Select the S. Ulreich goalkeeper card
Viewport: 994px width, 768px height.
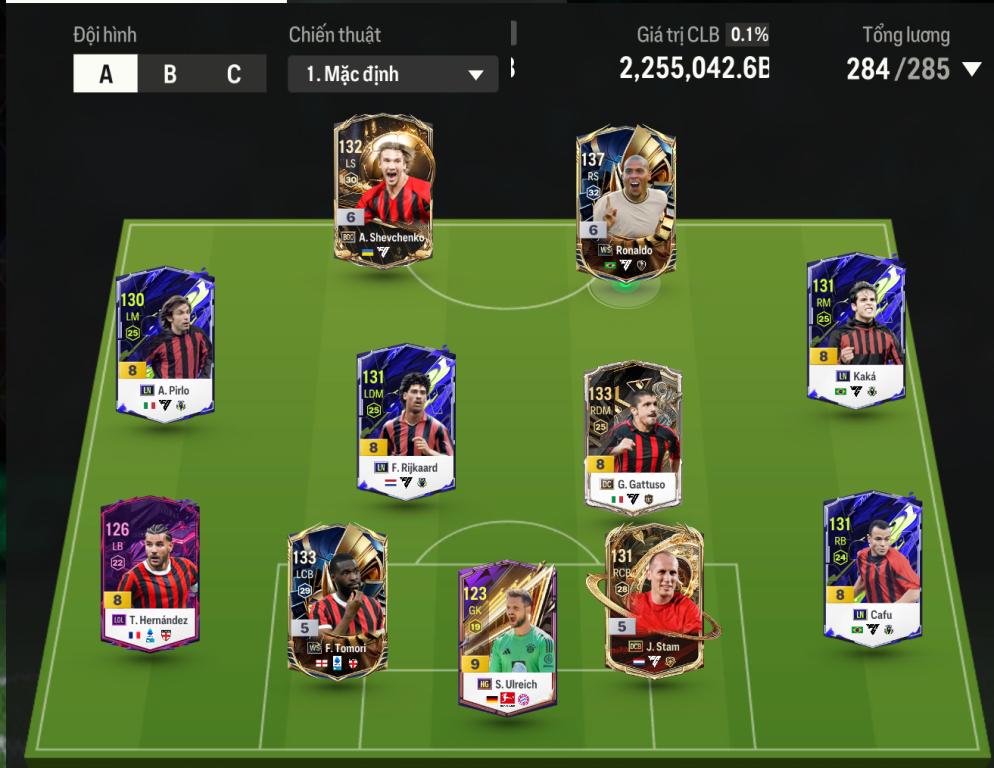click(x=506, y=637)
